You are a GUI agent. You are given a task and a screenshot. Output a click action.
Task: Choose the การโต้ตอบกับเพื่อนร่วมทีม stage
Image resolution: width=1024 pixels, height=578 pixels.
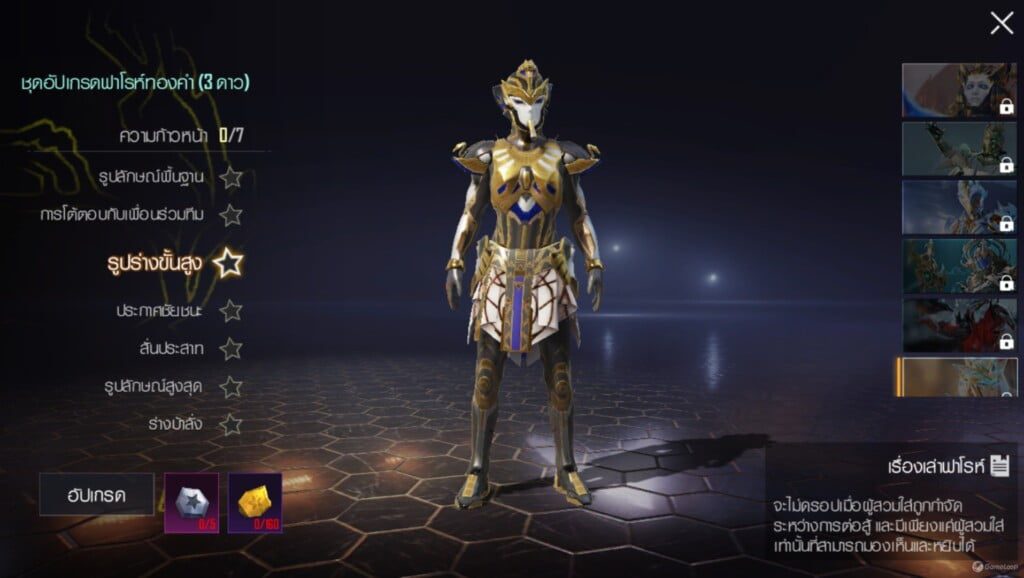tap(143, 215)
